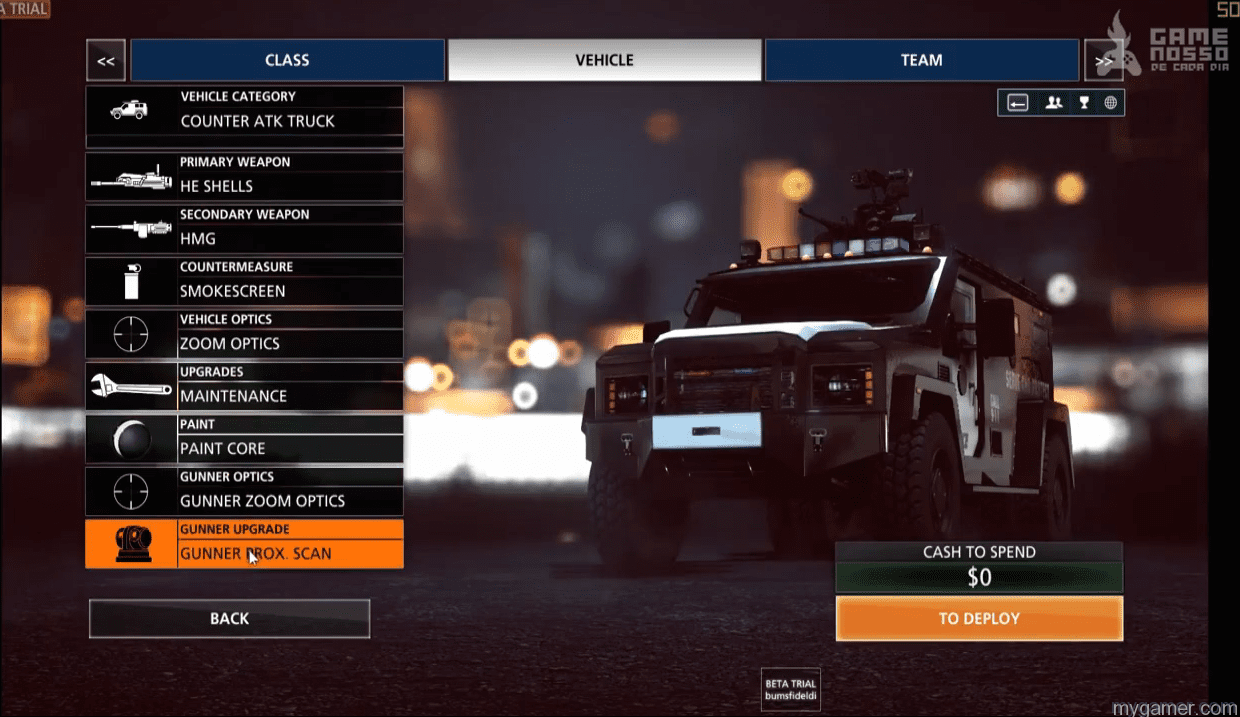Image resolution: width=1240 pixels, height=717 pixels.
Task: Click the left double-arrow button
Action: (x=106, y=61)
